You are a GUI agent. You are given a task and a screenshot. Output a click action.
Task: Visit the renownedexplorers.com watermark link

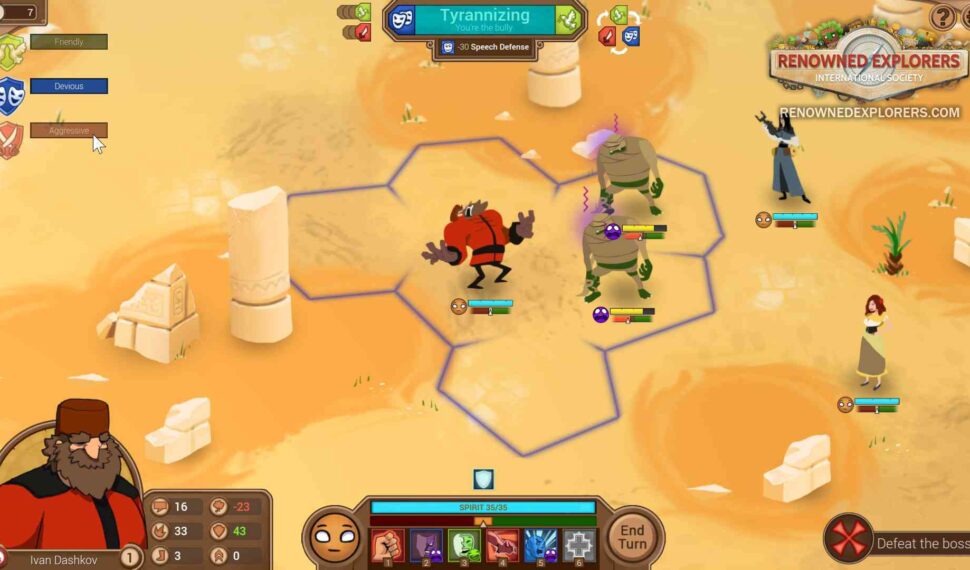pyautogui.click(x=868, y=113)
